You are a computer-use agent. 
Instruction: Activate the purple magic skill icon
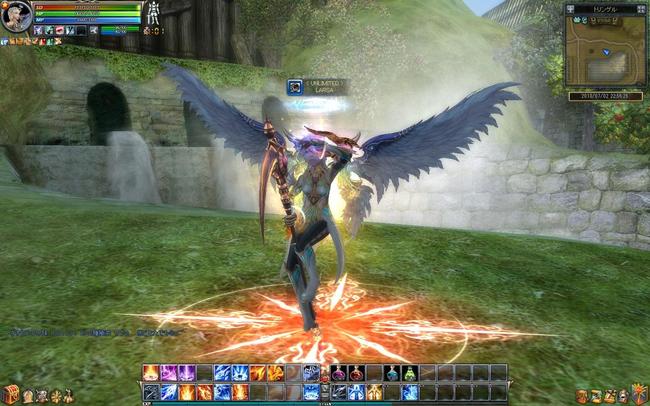click(168, 373)
